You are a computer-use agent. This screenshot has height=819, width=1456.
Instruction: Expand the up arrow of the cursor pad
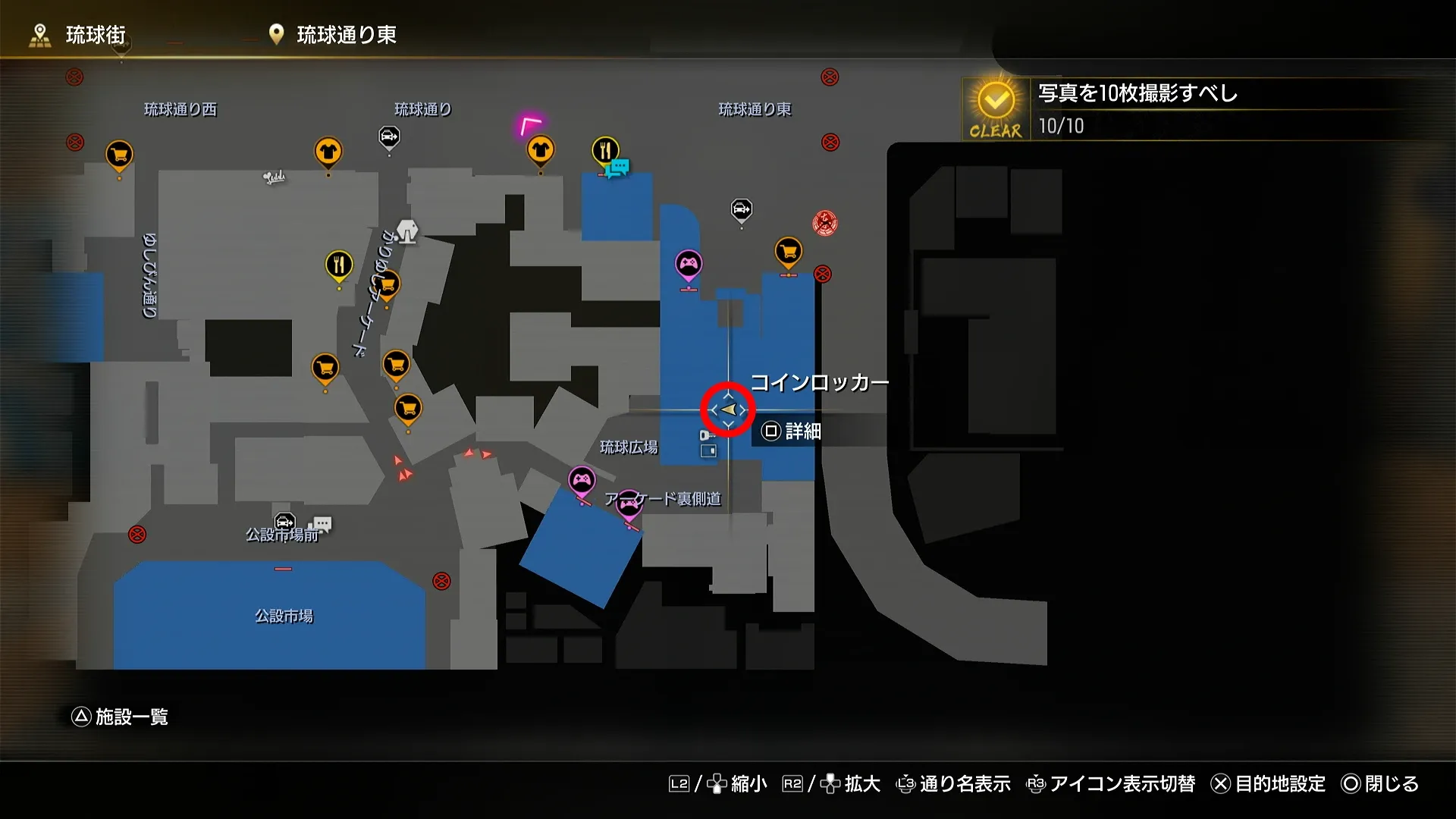click(x=728, y=394)
